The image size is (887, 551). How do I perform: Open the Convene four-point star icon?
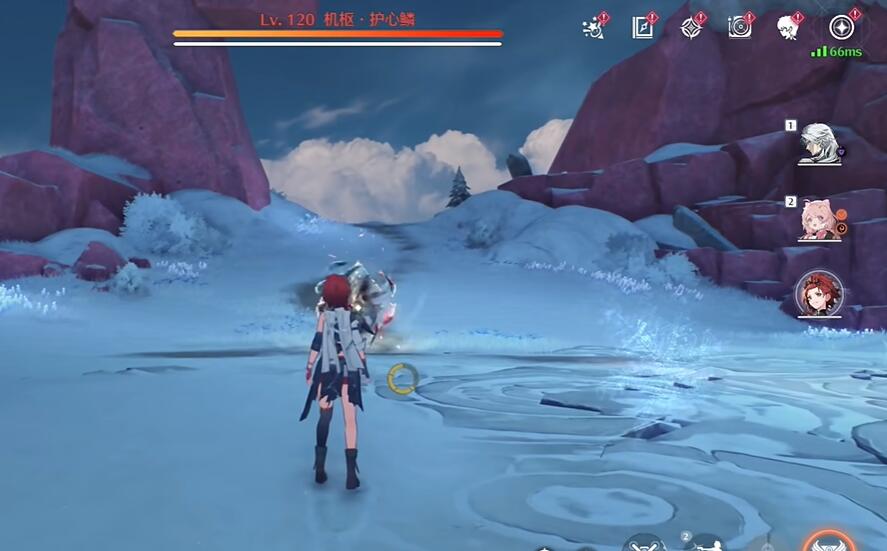691,27
